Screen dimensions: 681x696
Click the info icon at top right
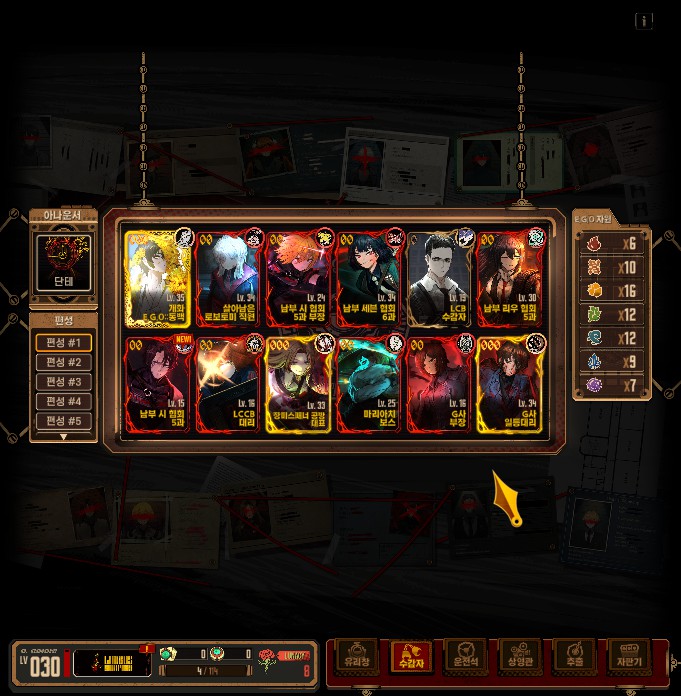[644, 21]
